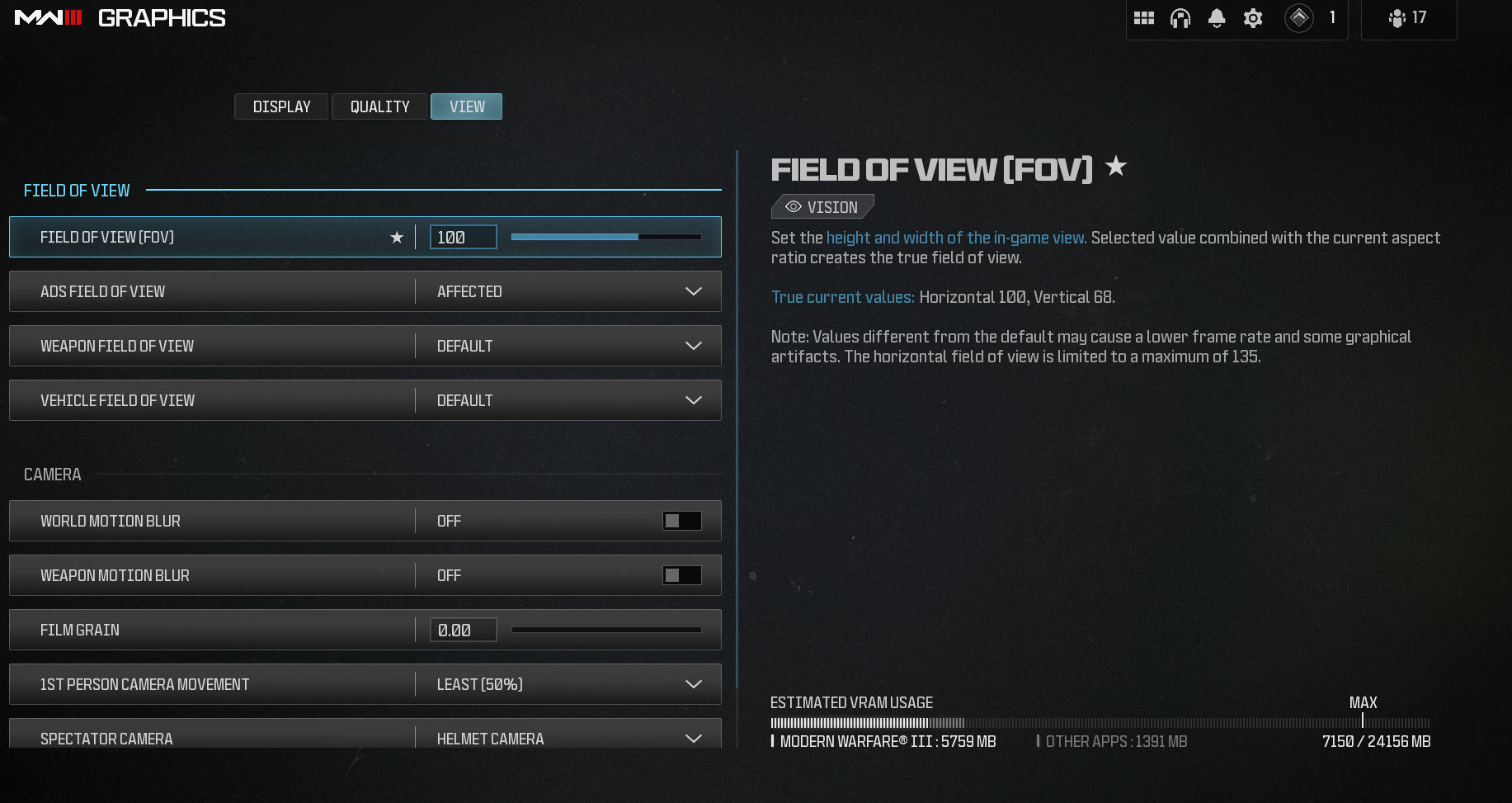
Task: Click the rank emblem showing 1
Action: tap(1301, 17)
